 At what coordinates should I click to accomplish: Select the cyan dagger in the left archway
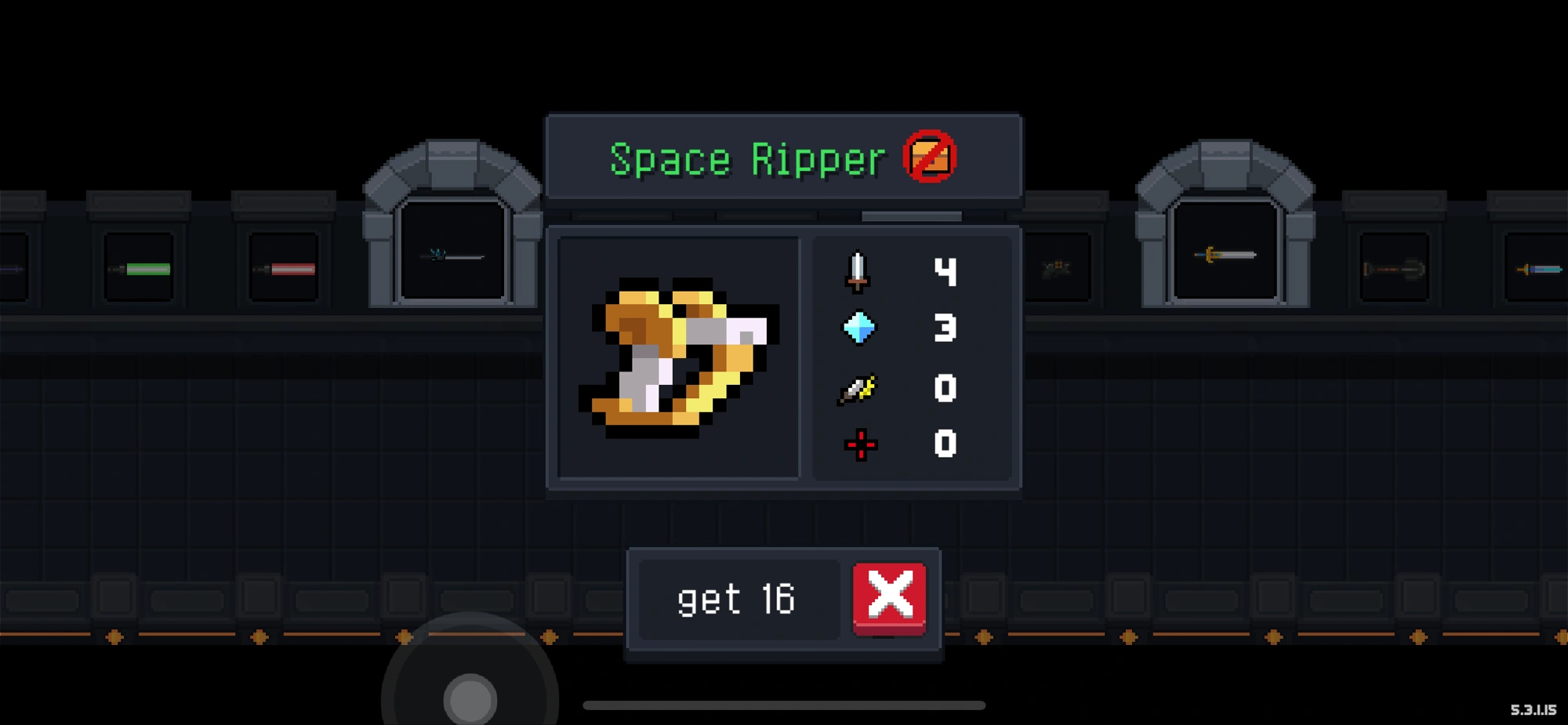[x=453, y=254]
